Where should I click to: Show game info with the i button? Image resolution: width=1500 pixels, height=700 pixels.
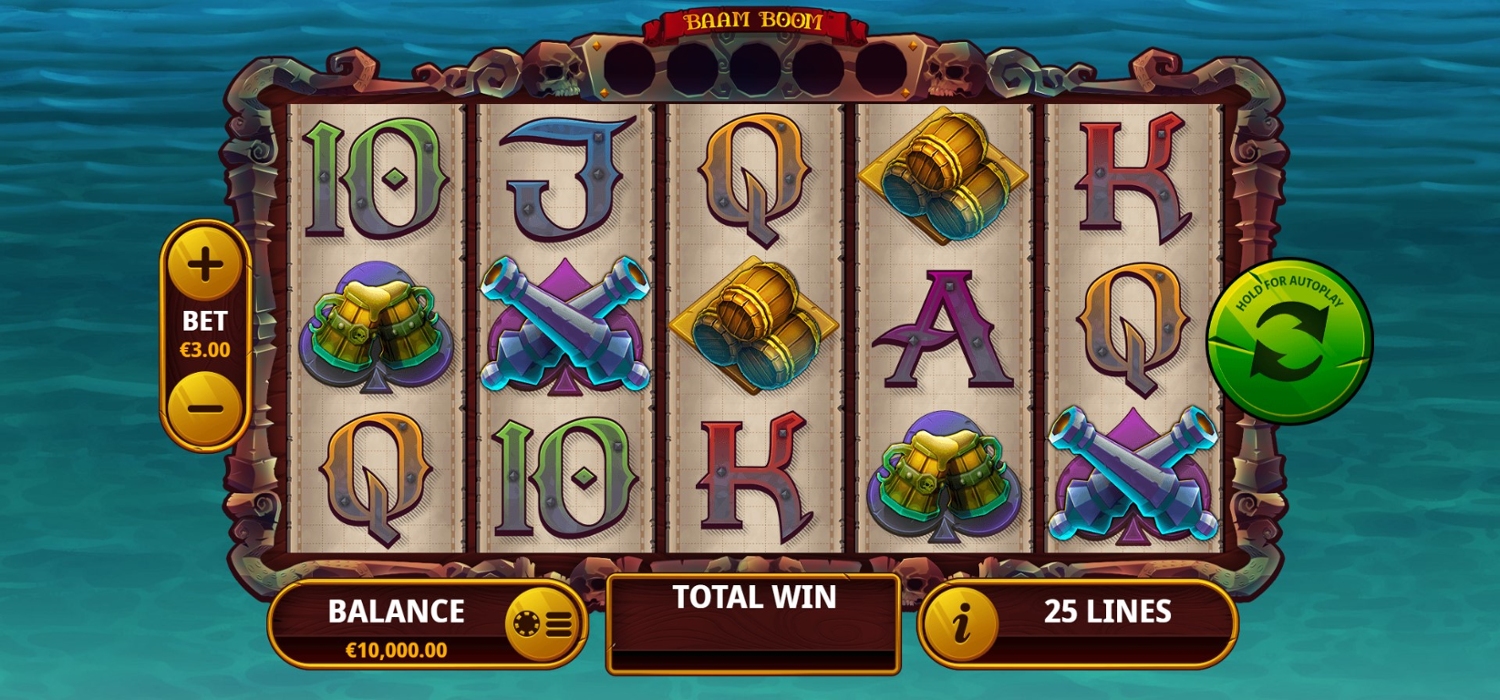[961, 624]
